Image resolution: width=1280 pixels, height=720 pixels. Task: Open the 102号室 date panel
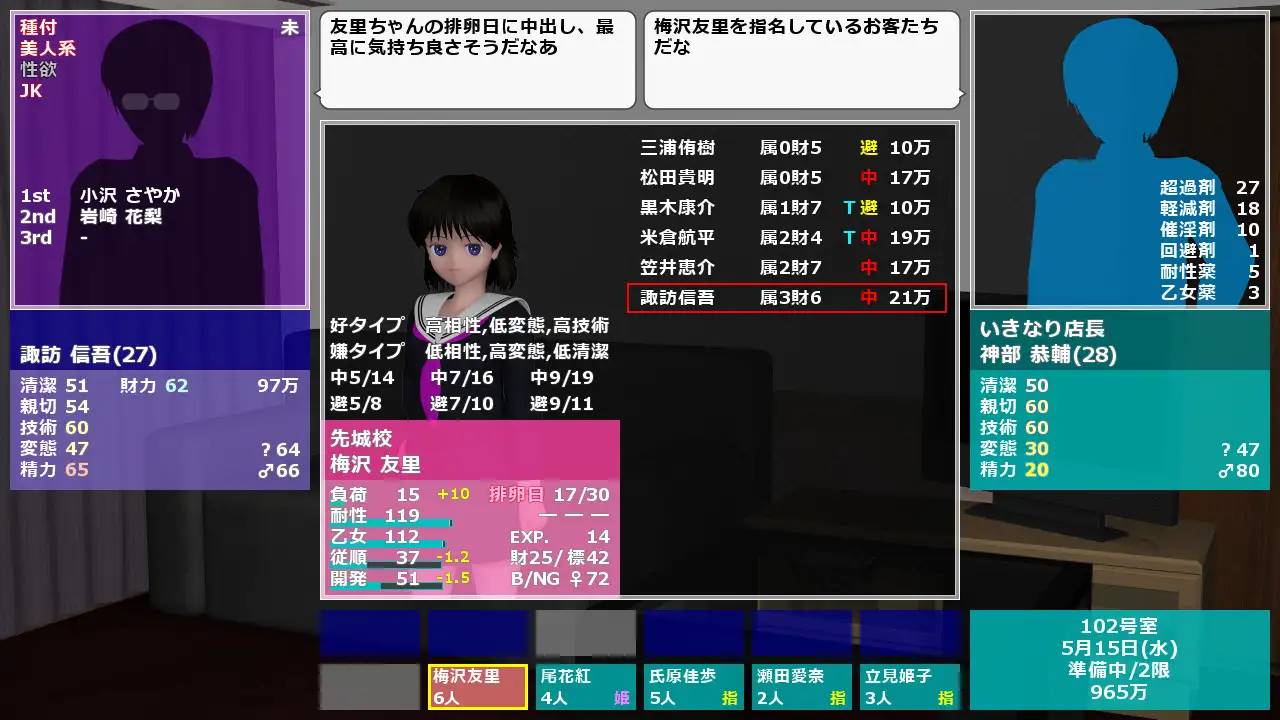pos(1120,627)
